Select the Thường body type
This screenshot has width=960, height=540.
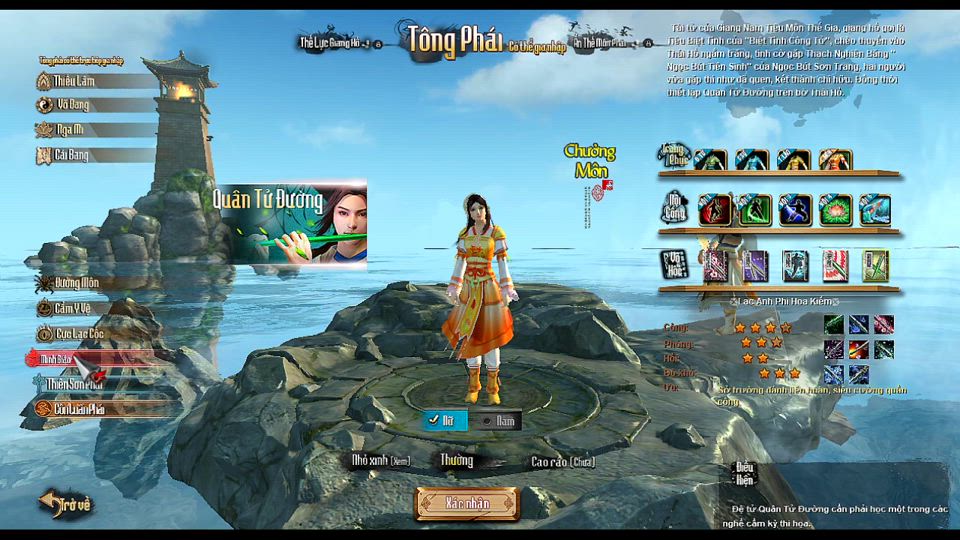[457, 461]
